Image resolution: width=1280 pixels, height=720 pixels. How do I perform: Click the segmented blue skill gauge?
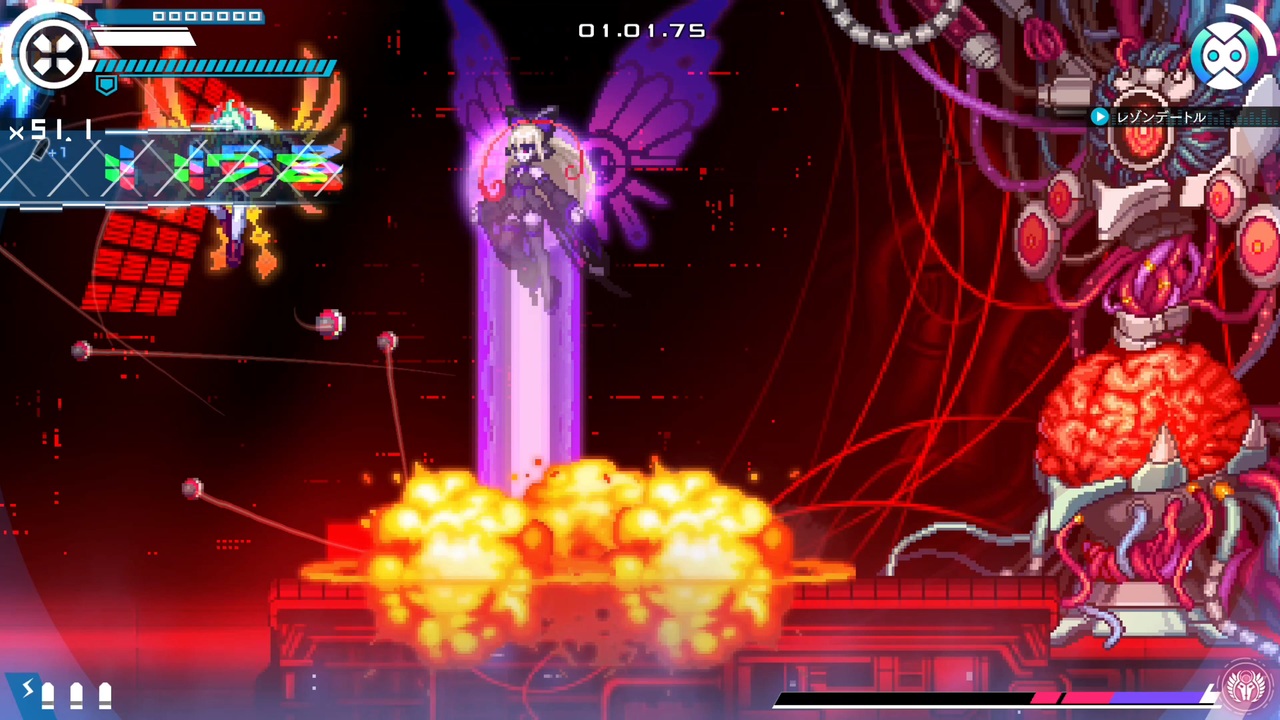(215, 67)
